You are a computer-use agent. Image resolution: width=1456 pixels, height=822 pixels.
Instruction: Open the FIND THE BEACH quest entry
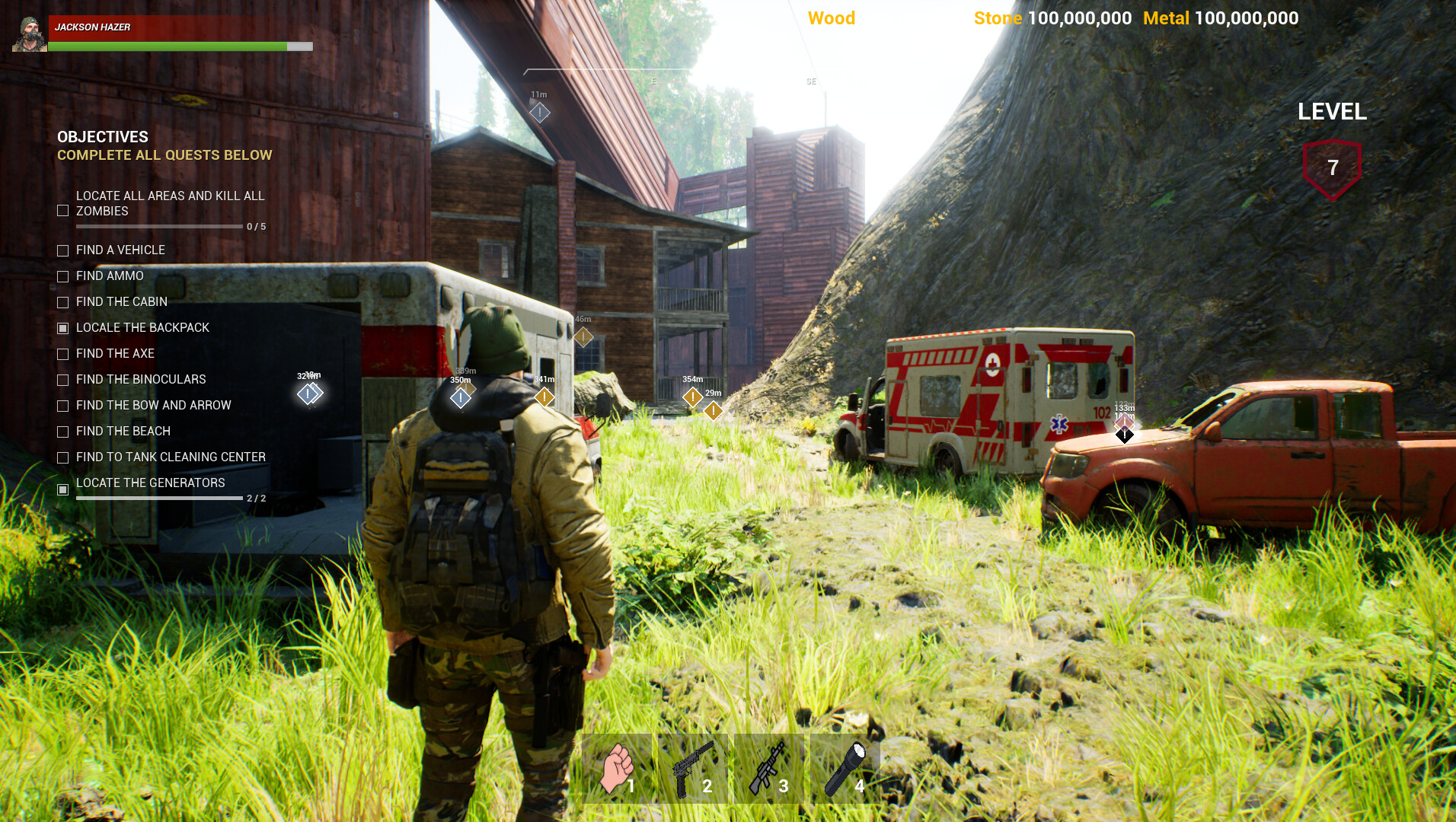[123, 431]
